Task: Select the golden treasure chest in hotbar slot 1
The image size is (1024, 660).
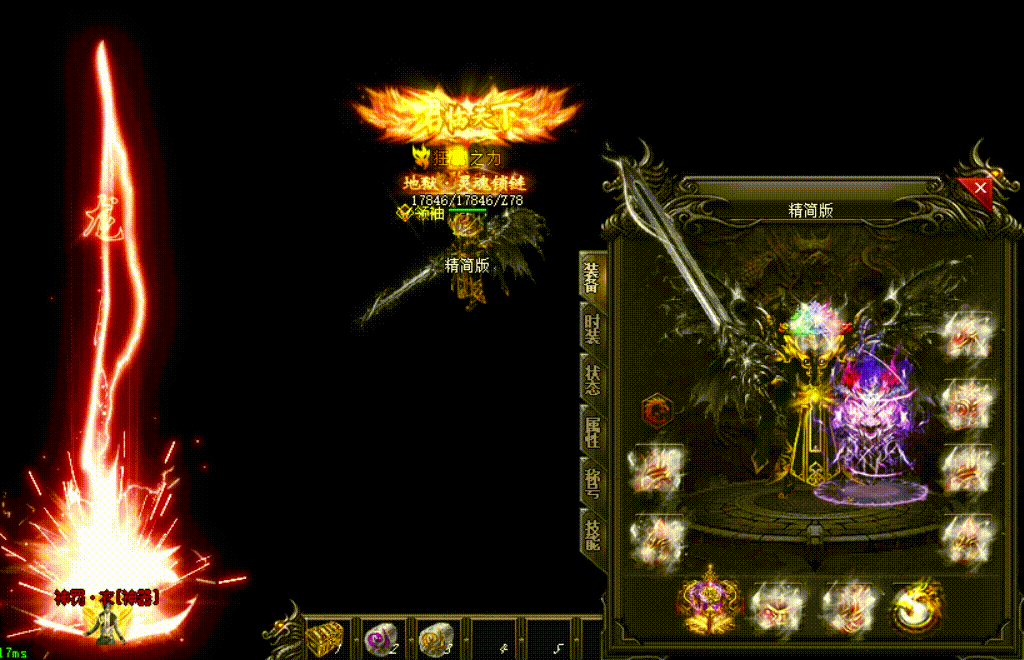Action: point(327,637)
